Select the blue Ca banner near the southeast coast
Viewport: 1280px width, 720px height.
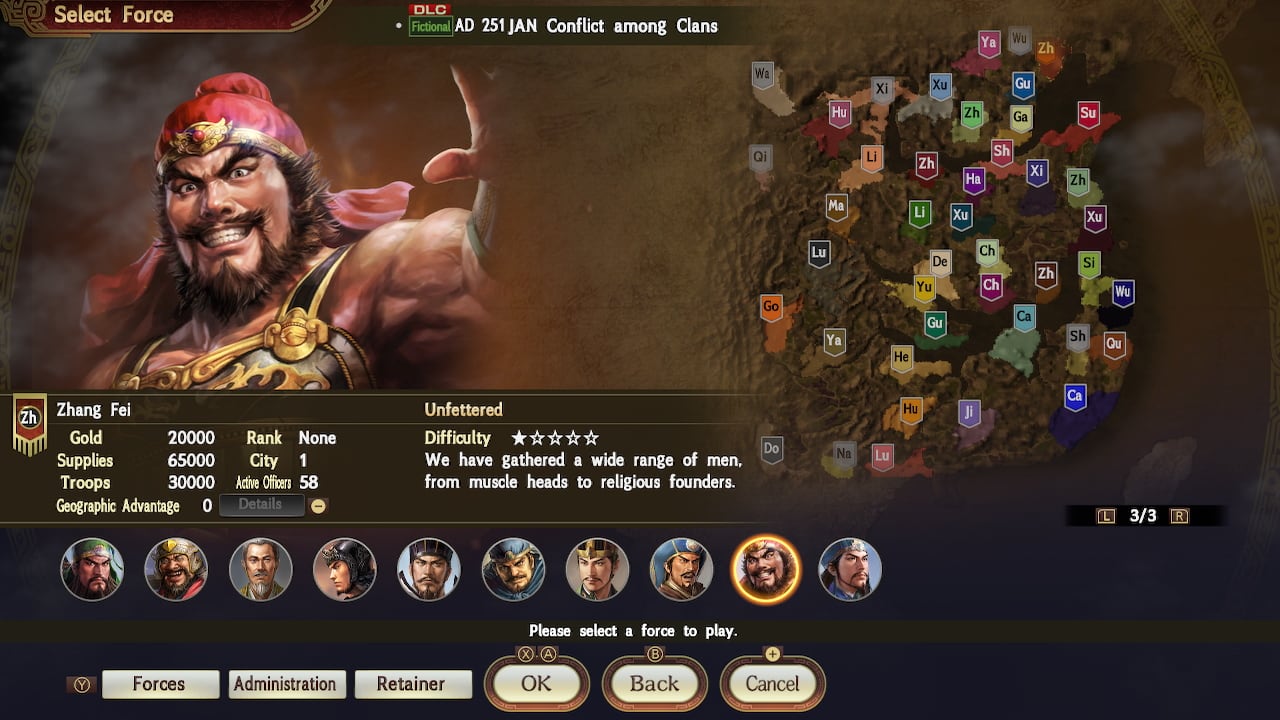[x=1073, y=398]
